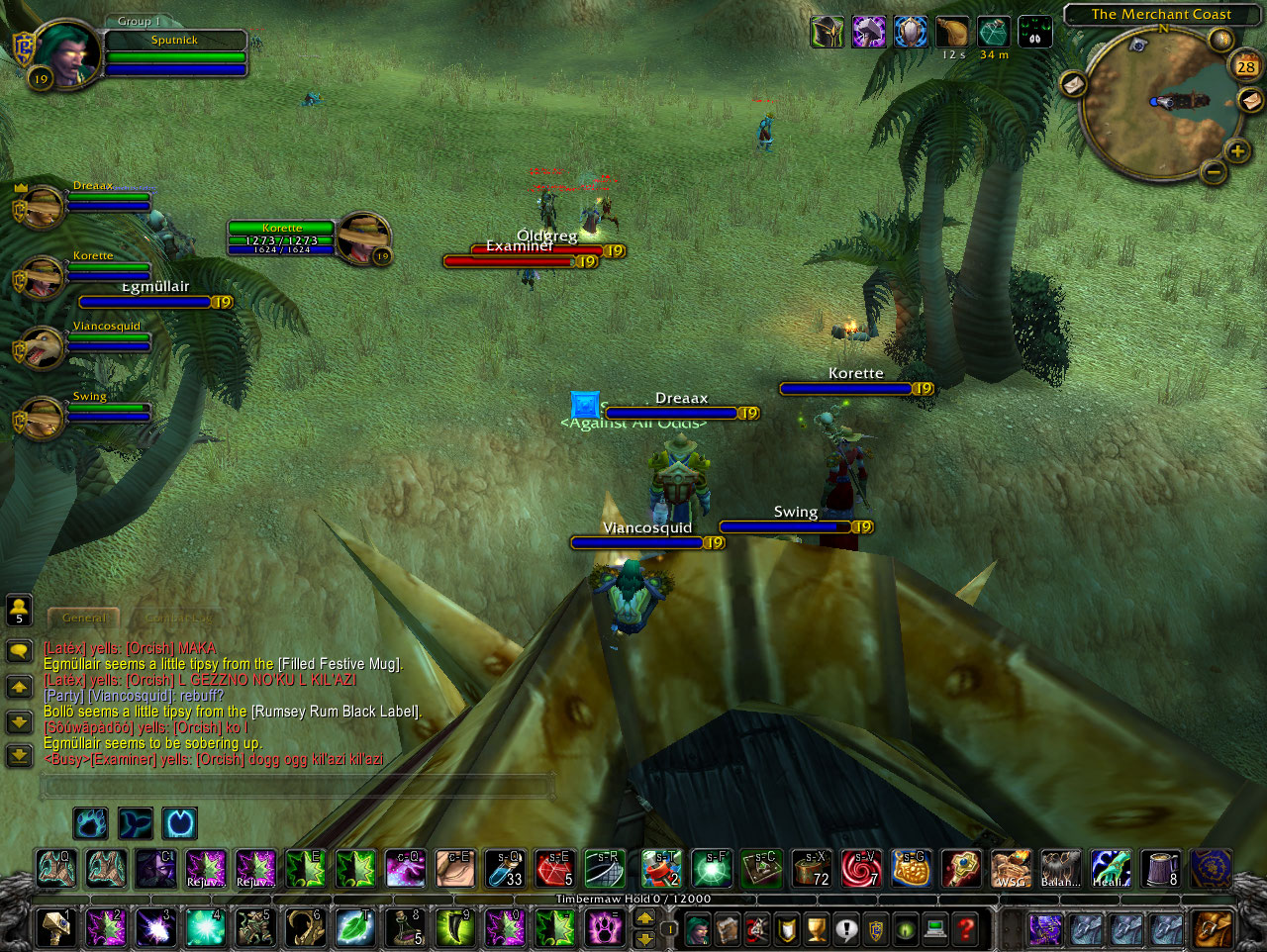Cast the green leaf spell bound to T
The width and height of the screenshot is (1267, 952).
tap(354, 928)
